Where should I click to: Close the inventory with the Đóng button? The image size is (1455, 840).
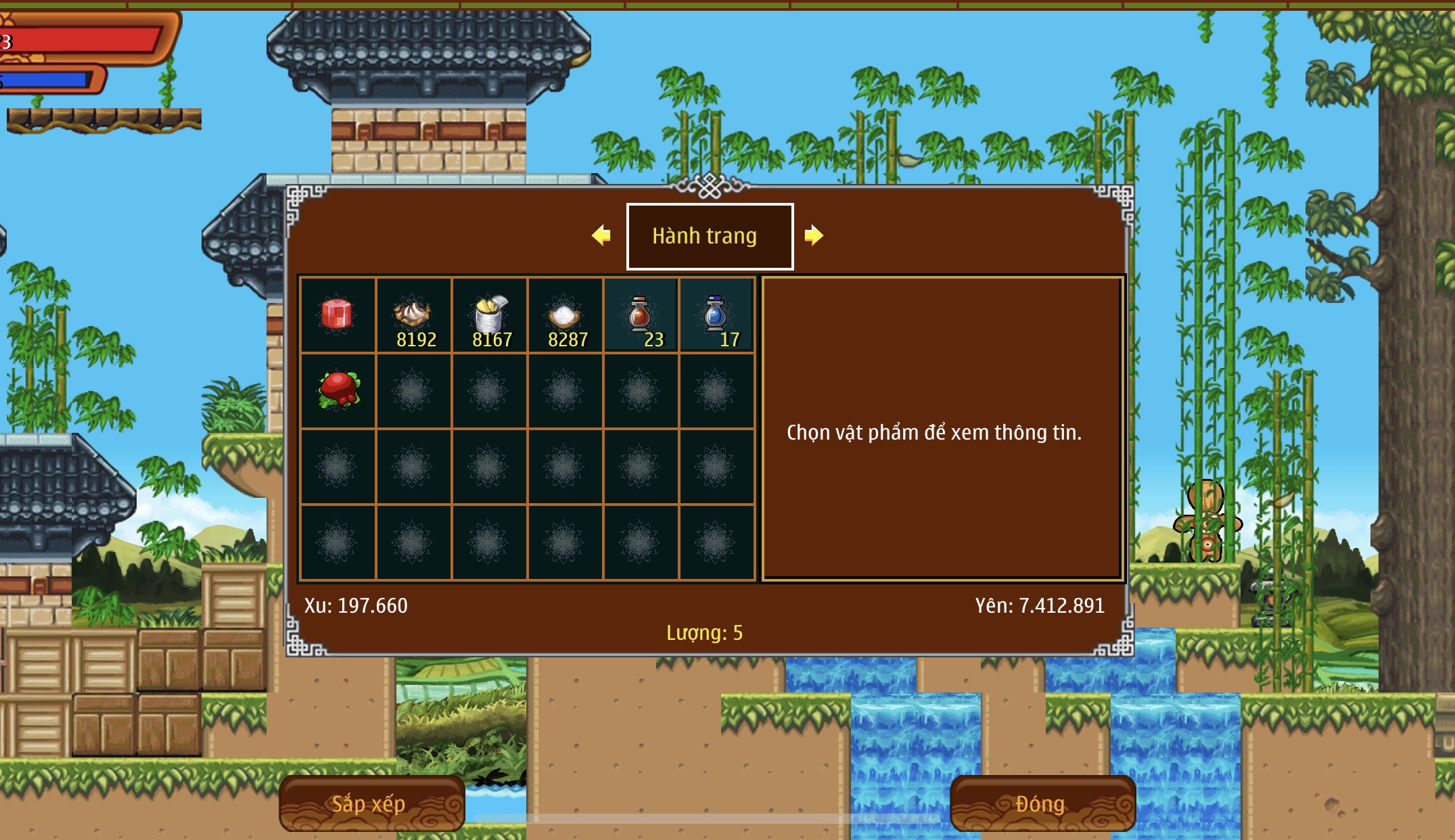click(1042, 803)
